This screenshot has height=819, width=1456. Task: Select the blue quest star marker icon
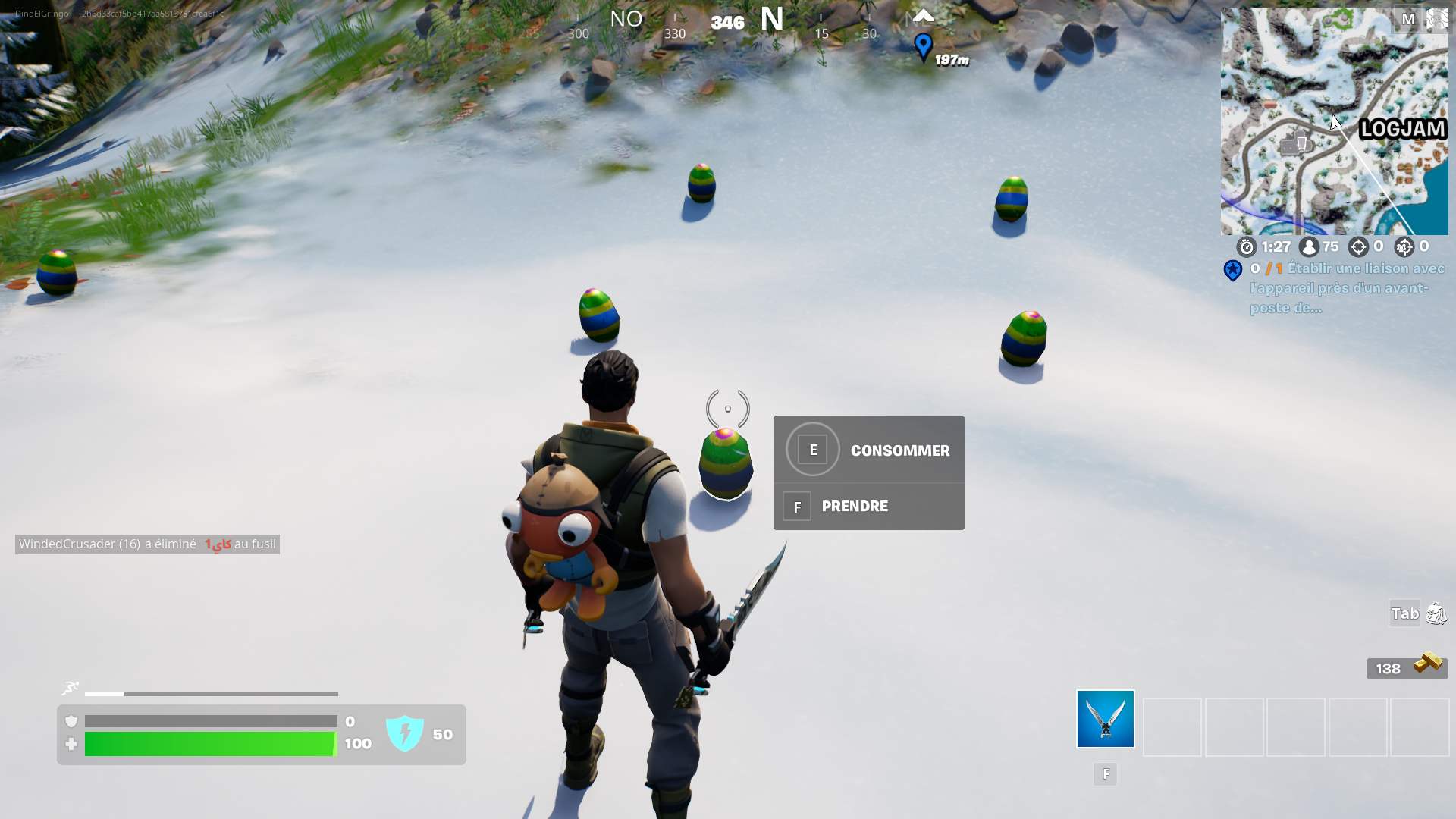tap(1233, 271)
